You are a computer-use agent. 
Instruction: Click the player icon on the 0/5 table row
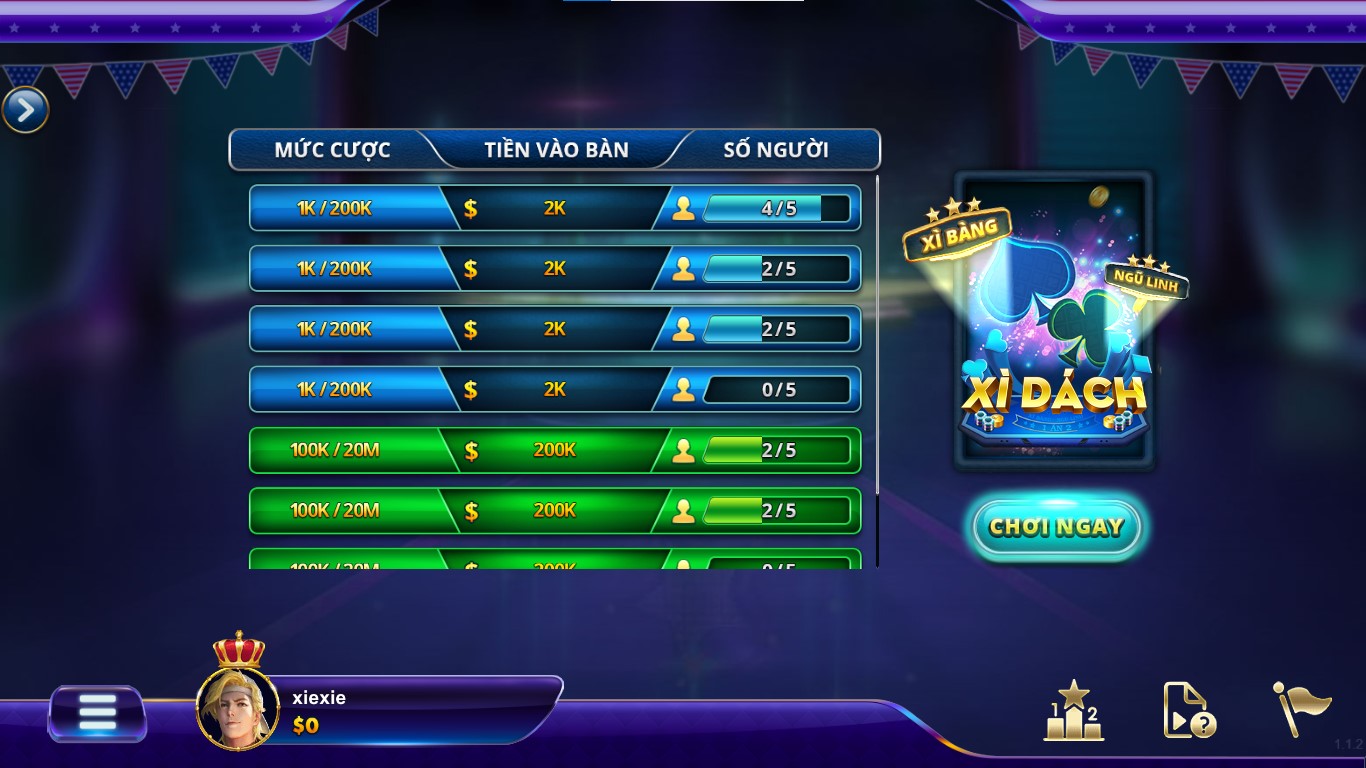point(685,390)
